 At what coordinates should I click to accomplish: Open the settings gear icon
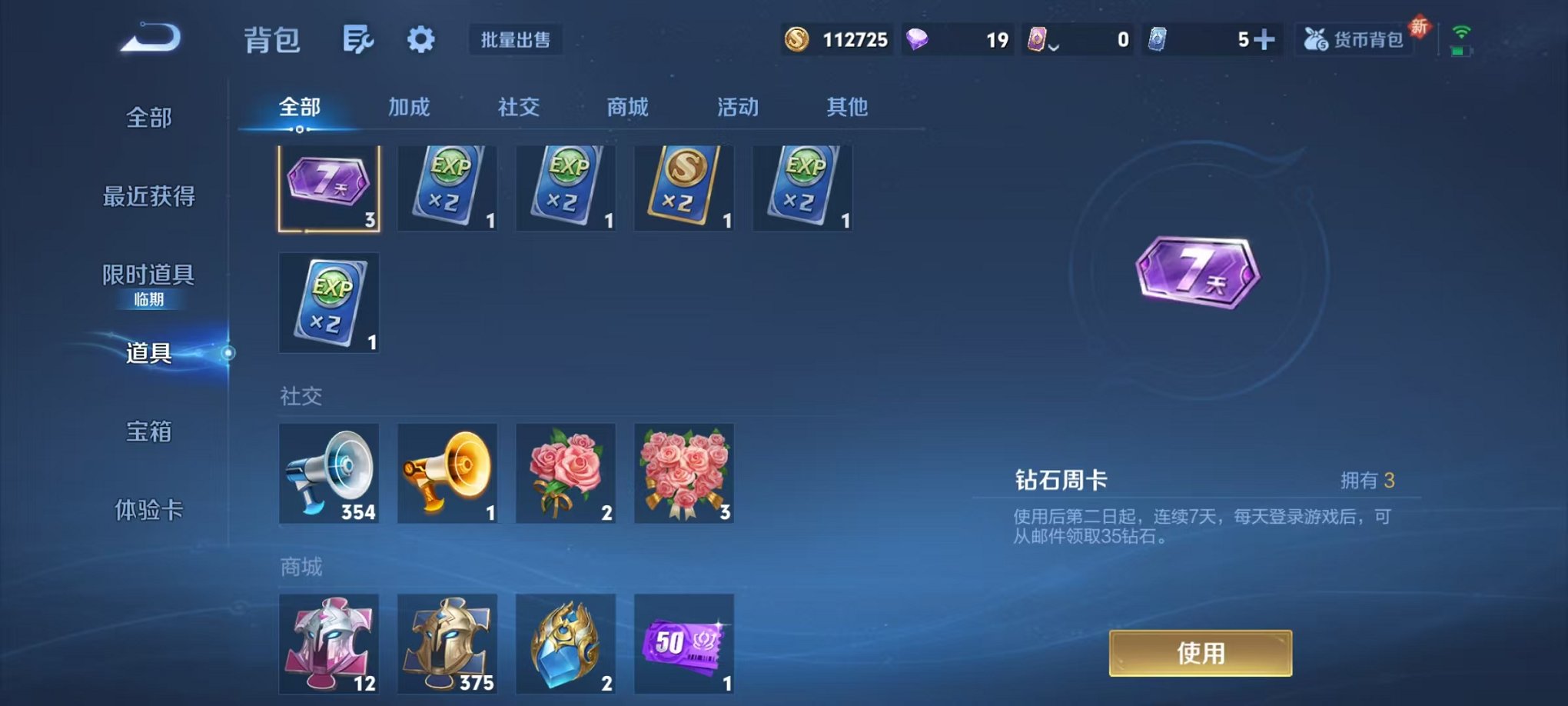pos(419,40)
